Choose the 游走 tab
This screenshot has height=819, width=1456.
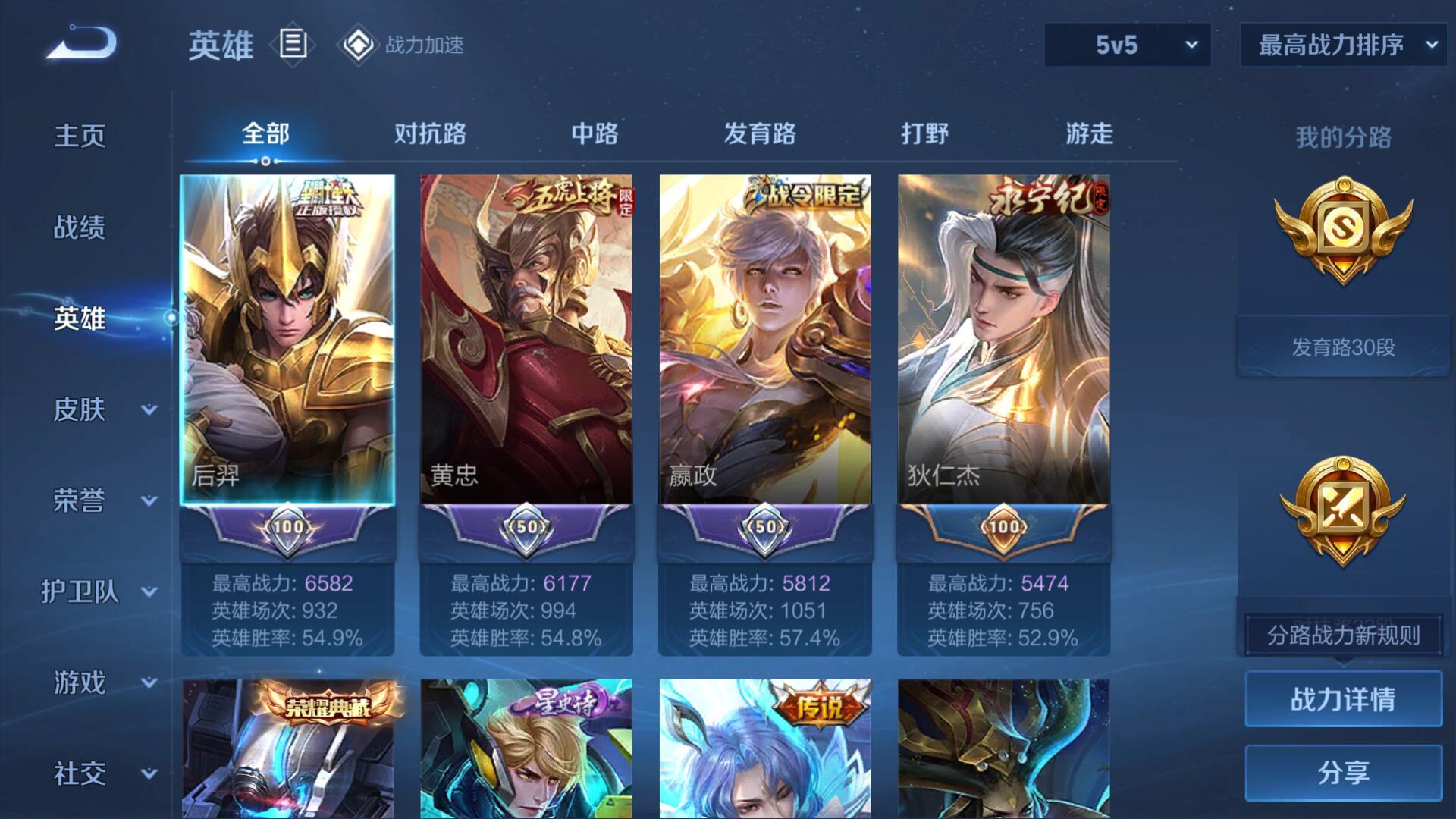[x=1089, y=134]
